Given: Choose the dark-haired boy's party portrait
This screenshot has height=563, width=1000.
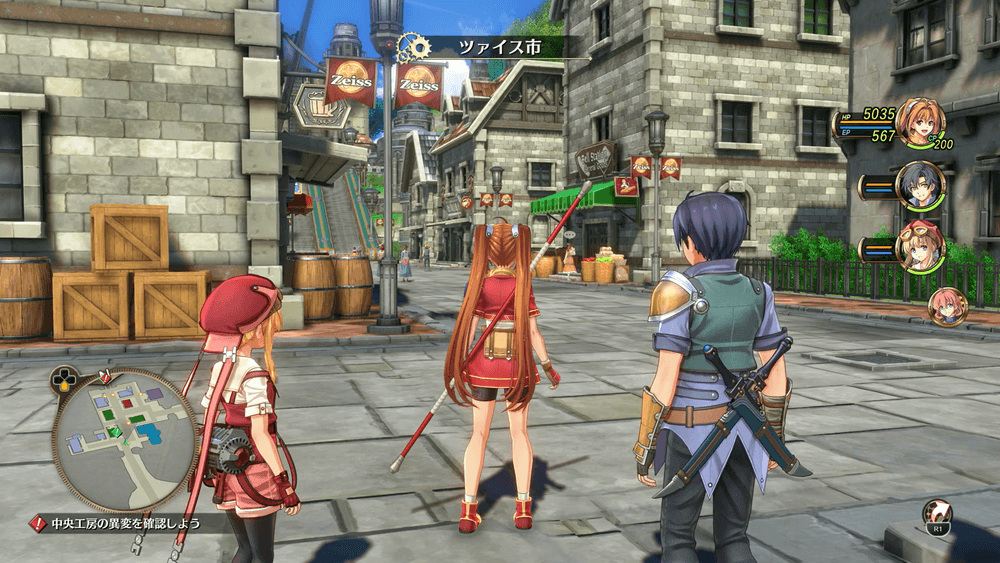Looking at the screenshot, I should click(x=920, y=185).
